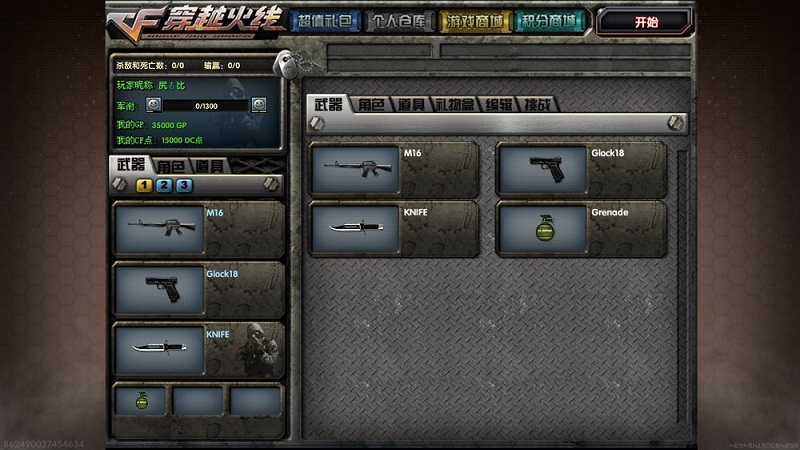Select loadout bag number 2
The image size is (800, 450).
tap(164, 185)
